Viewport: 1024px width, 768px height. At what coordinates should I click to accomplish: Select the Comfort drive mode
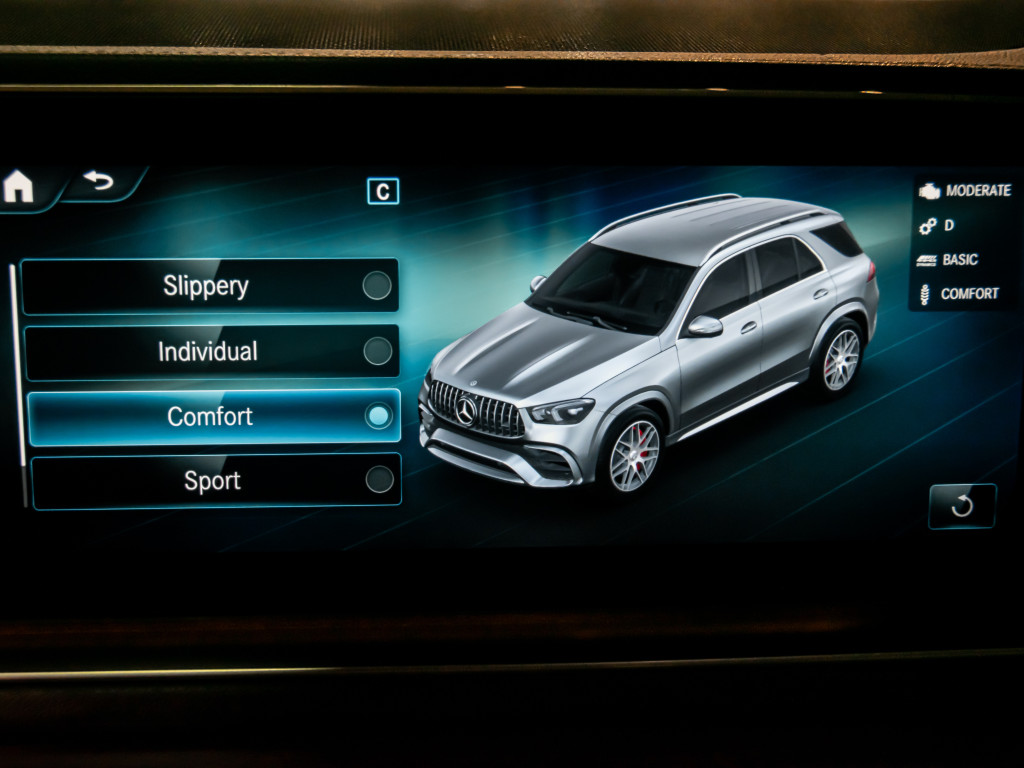click(213, 416)
